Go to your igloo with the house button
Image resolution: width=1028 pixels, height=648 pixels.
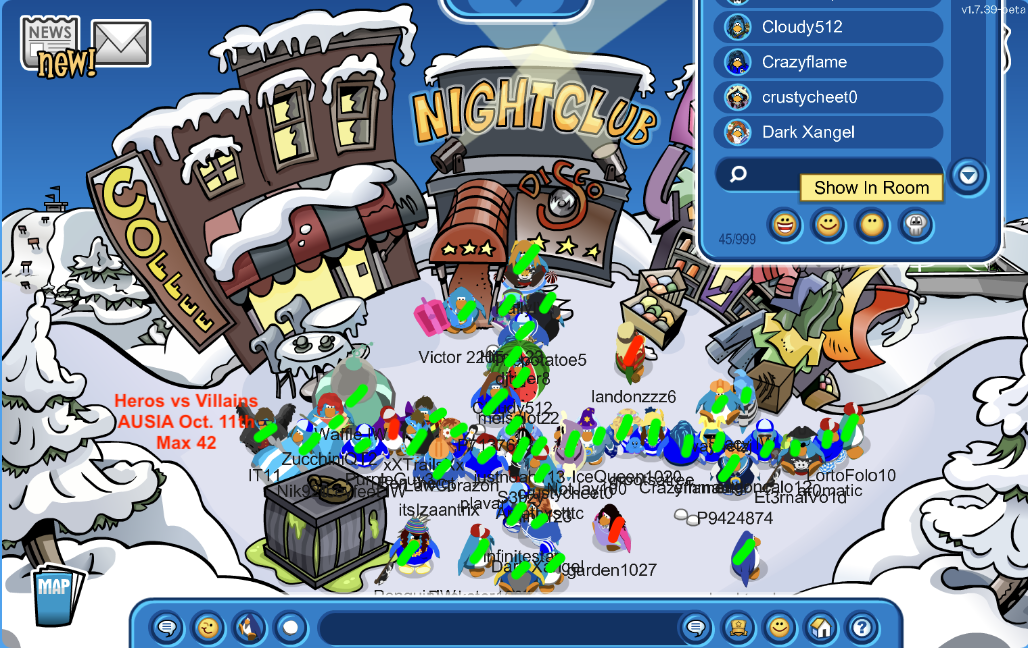pyautogui.click(x=820, y=628)
